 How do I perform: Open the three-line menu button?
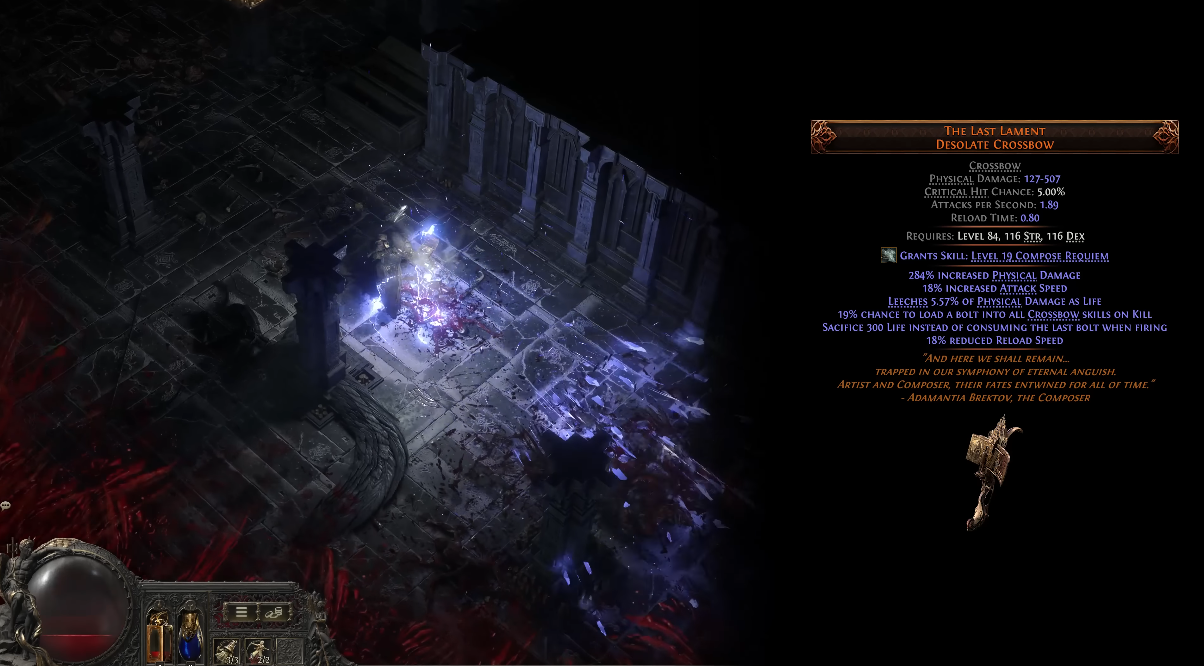[242, 611]
